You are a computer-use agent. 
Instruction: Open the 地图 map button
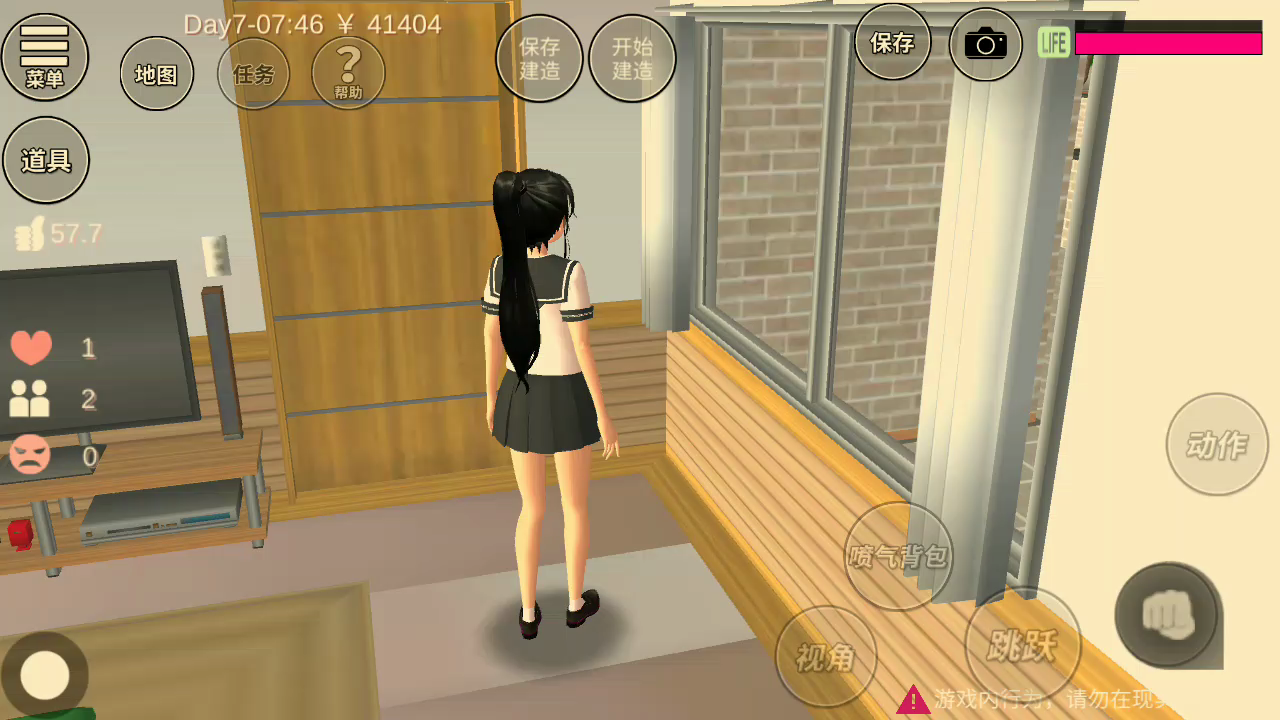click(x=157, y=73)
